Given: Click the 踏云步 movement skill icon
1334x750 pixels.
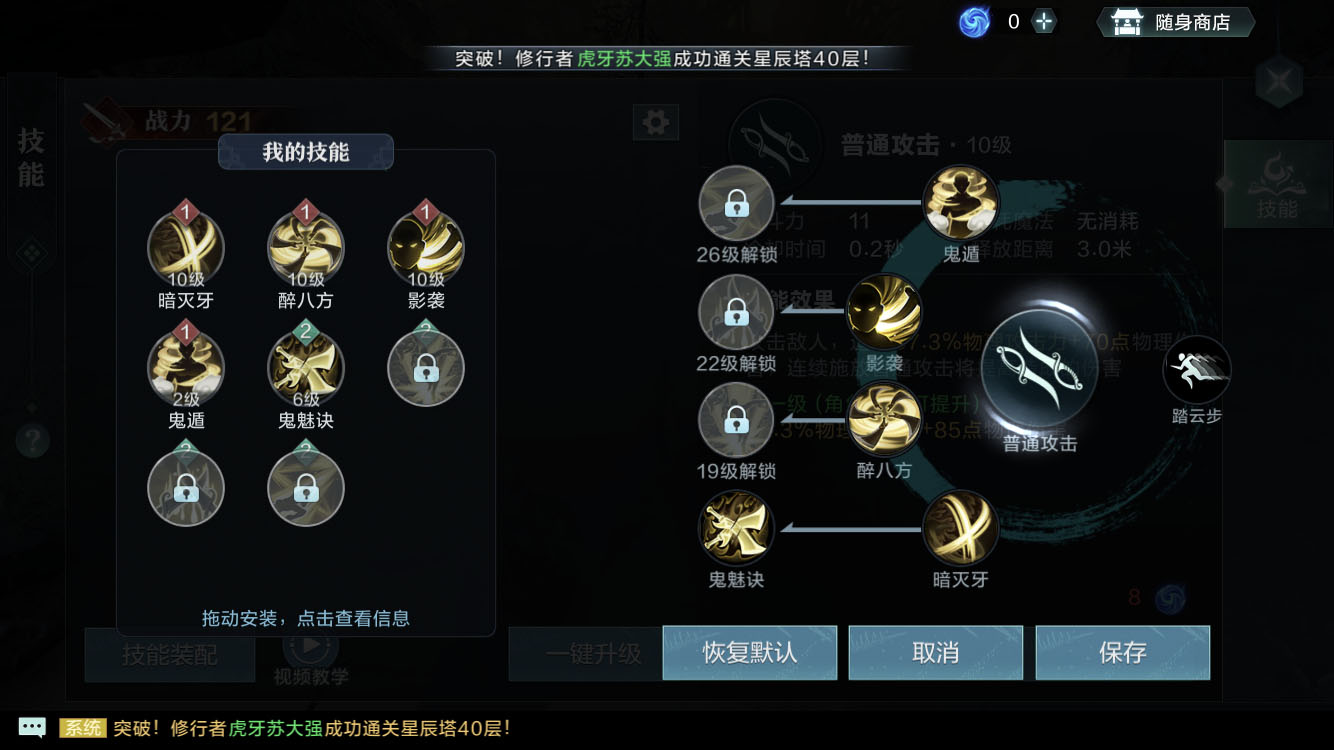Looking at the screenshot, I should coord(1196,370).
